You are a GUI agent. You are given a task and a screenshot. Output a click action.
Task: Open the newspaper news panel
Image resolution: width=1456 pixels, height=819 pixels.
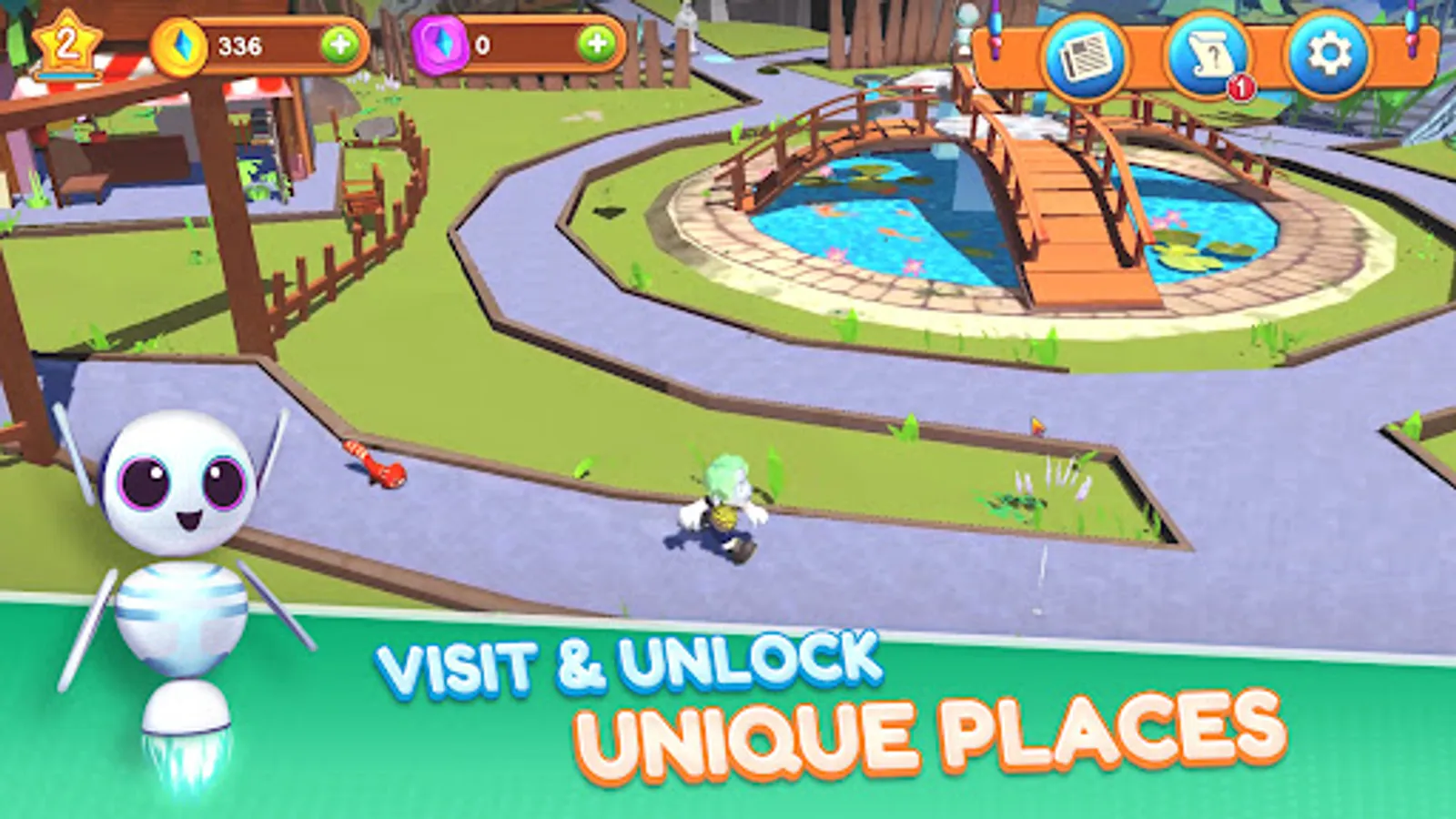pos(1087,55)
